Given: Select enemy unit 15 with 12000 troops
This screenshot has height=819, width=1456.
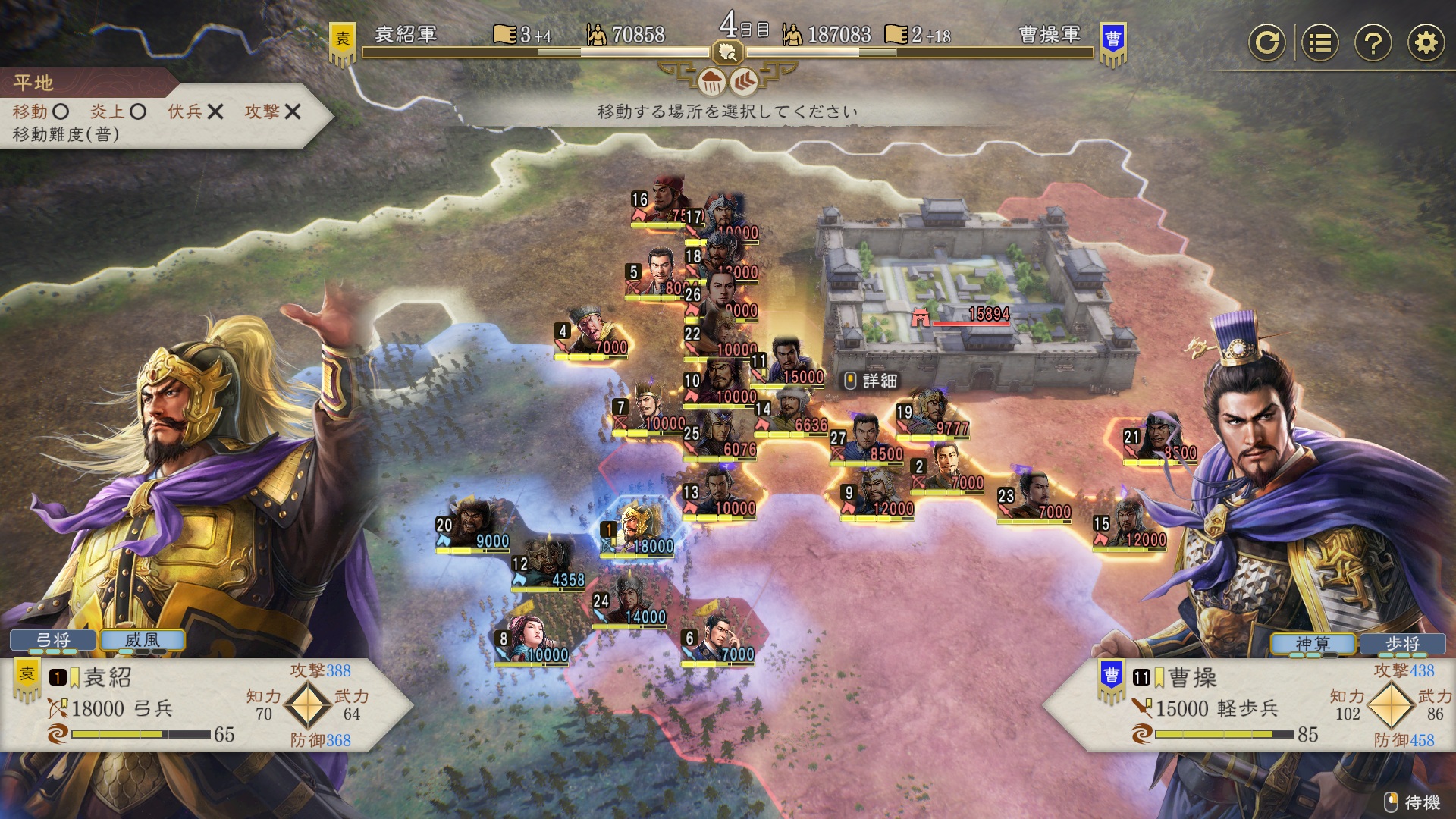Looking at the screenshot, I should click(1131, 524).
